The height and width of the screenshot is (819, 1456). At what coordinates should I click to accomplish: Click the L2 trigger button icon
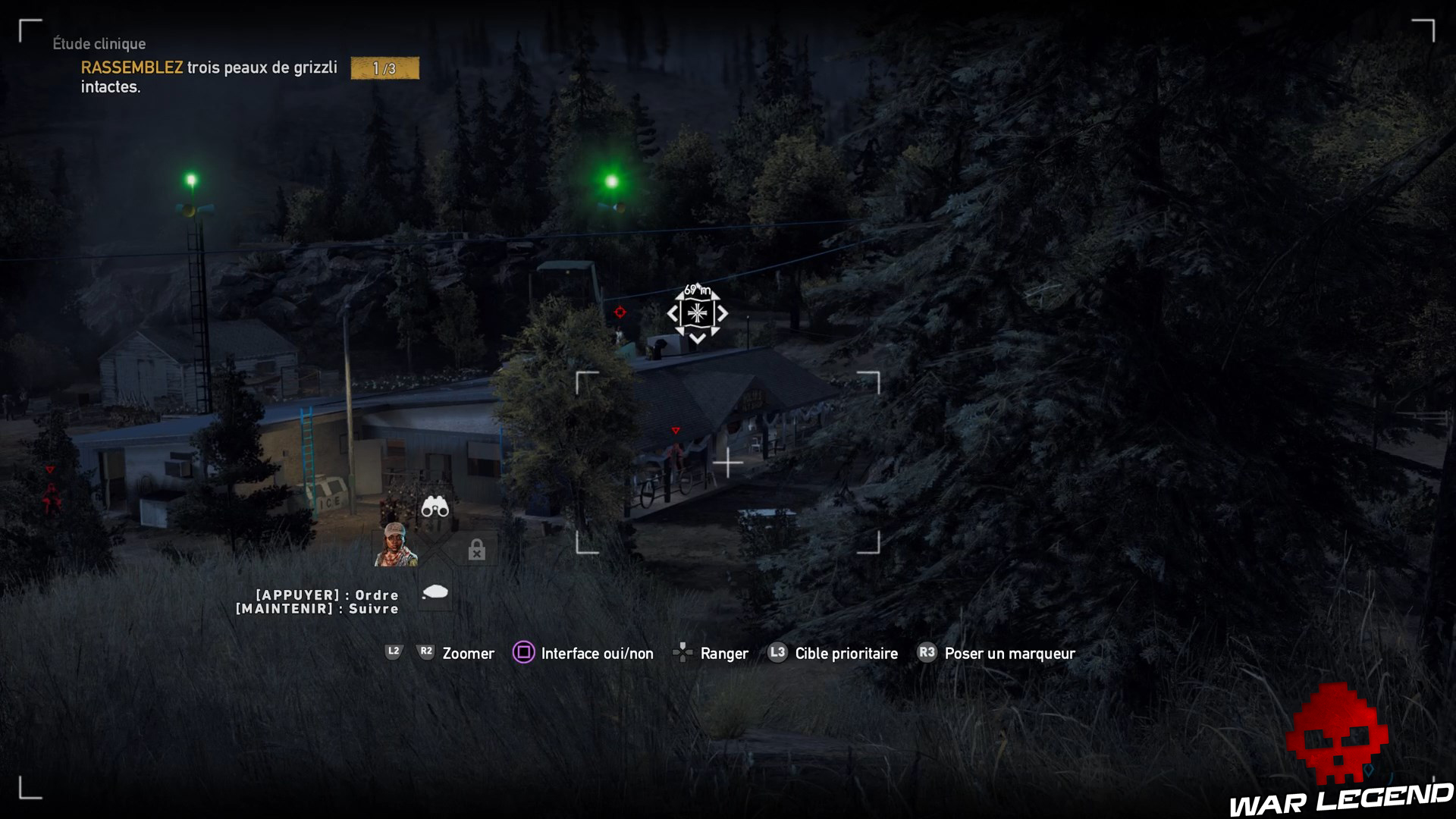coord(393,651)
